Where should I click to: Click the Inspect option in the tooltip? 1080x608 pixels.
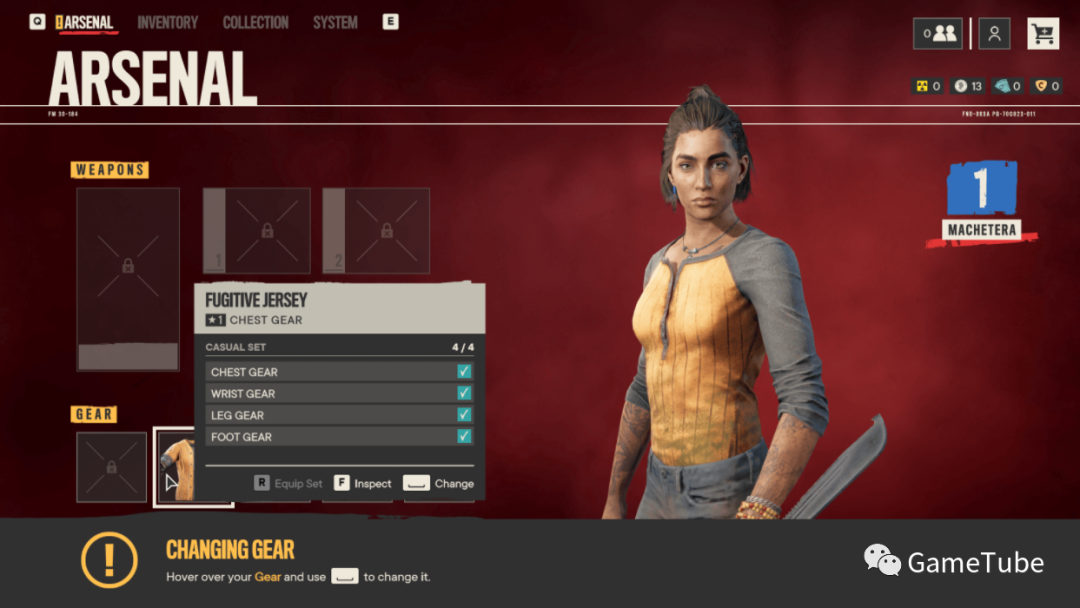click(363, 483)
